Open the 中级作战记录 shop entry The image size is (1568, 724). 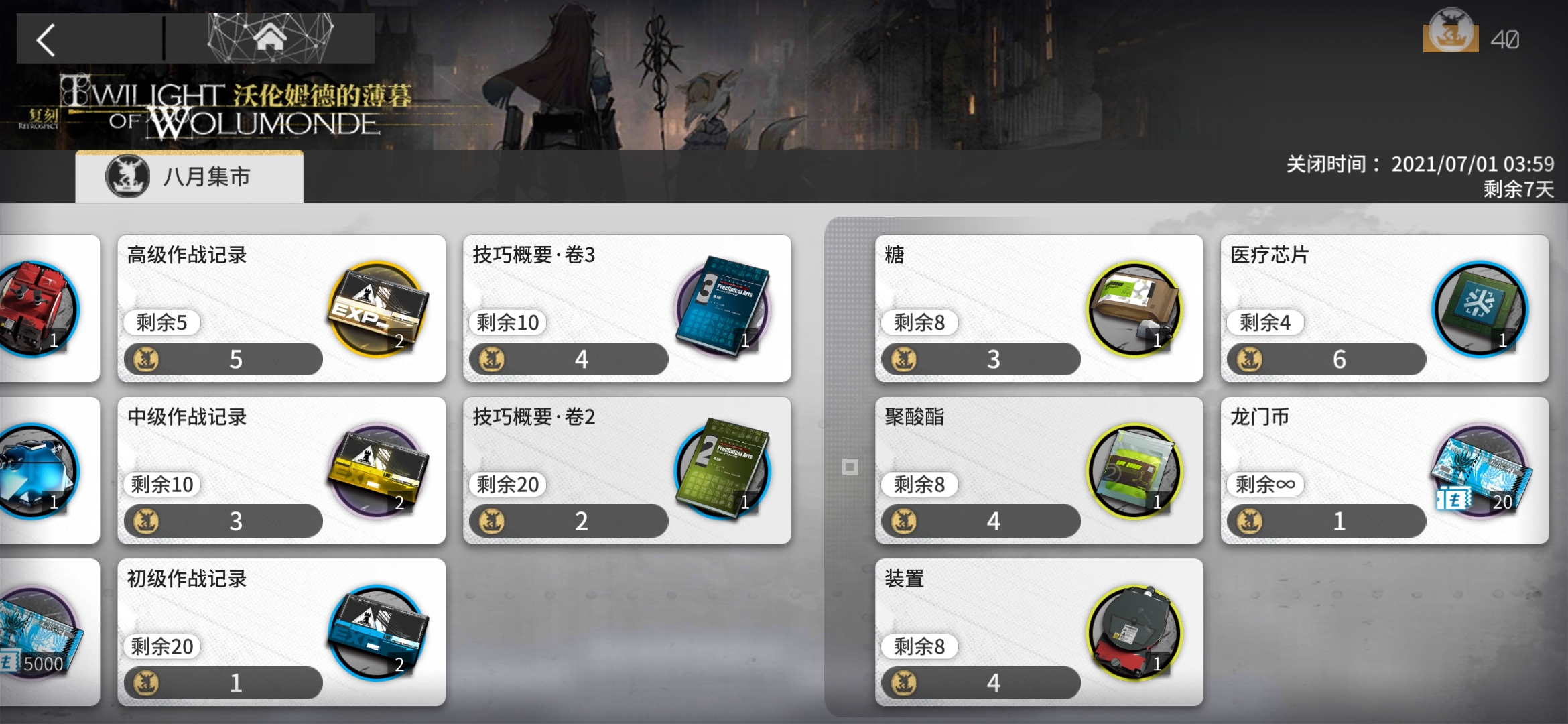pyautogui.click(x=281, y=471)
